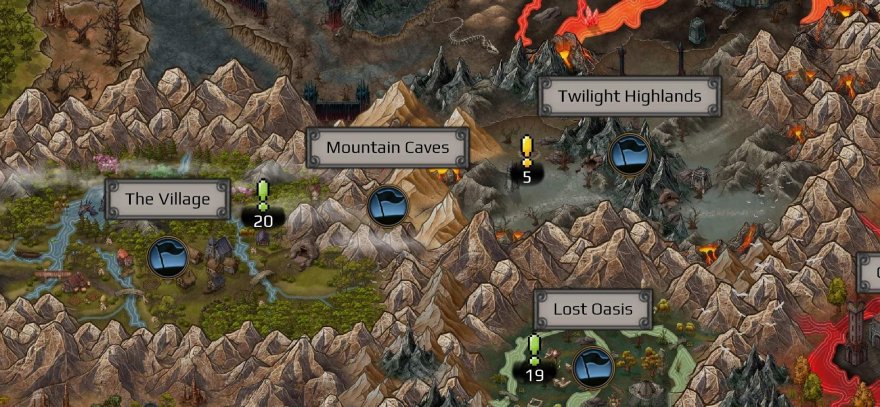Open the Mountain Caves location label
The height and width of the screenshot is (407, 880).
tap(386, 149)
